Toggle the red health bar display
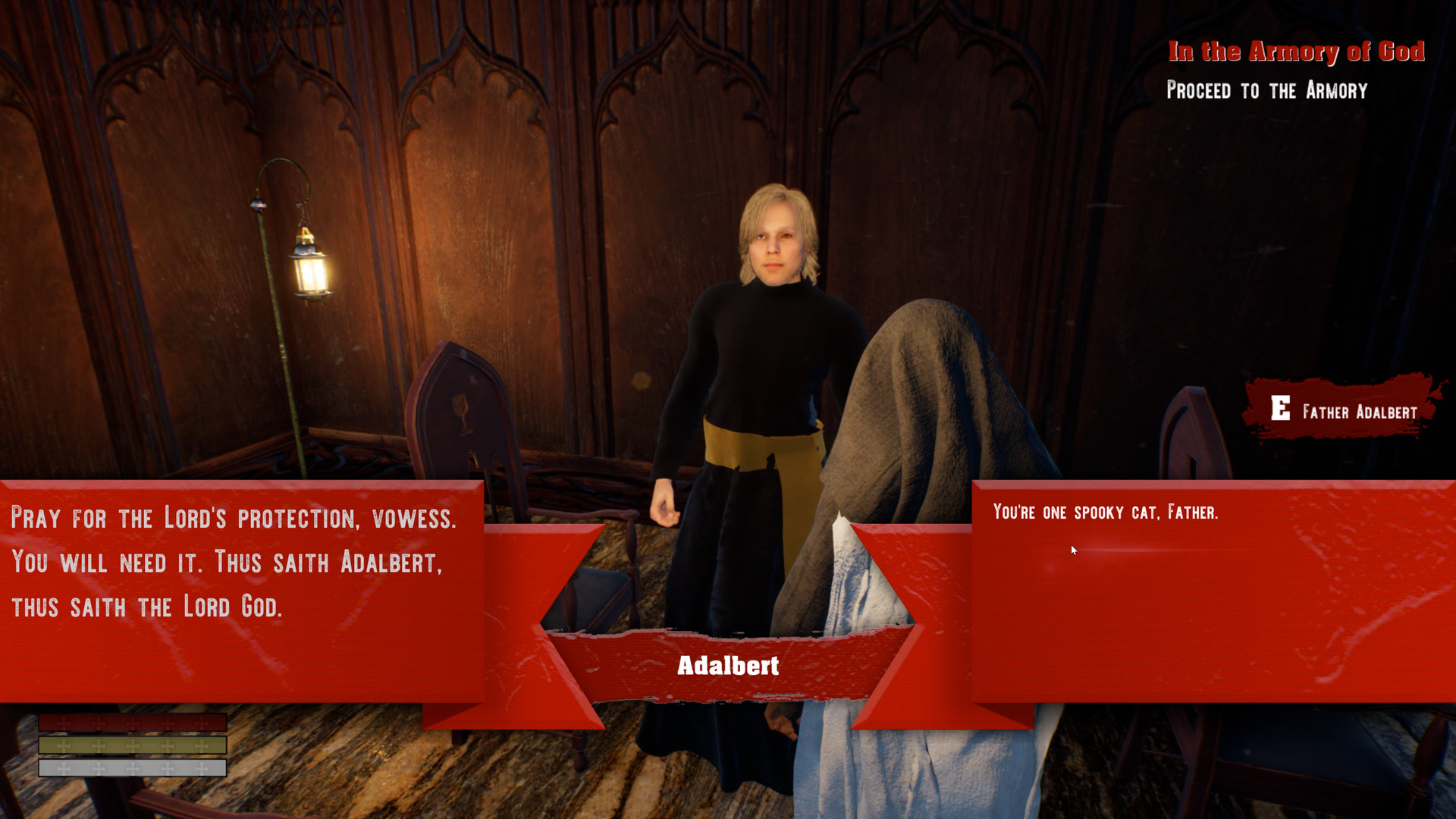 133,723
